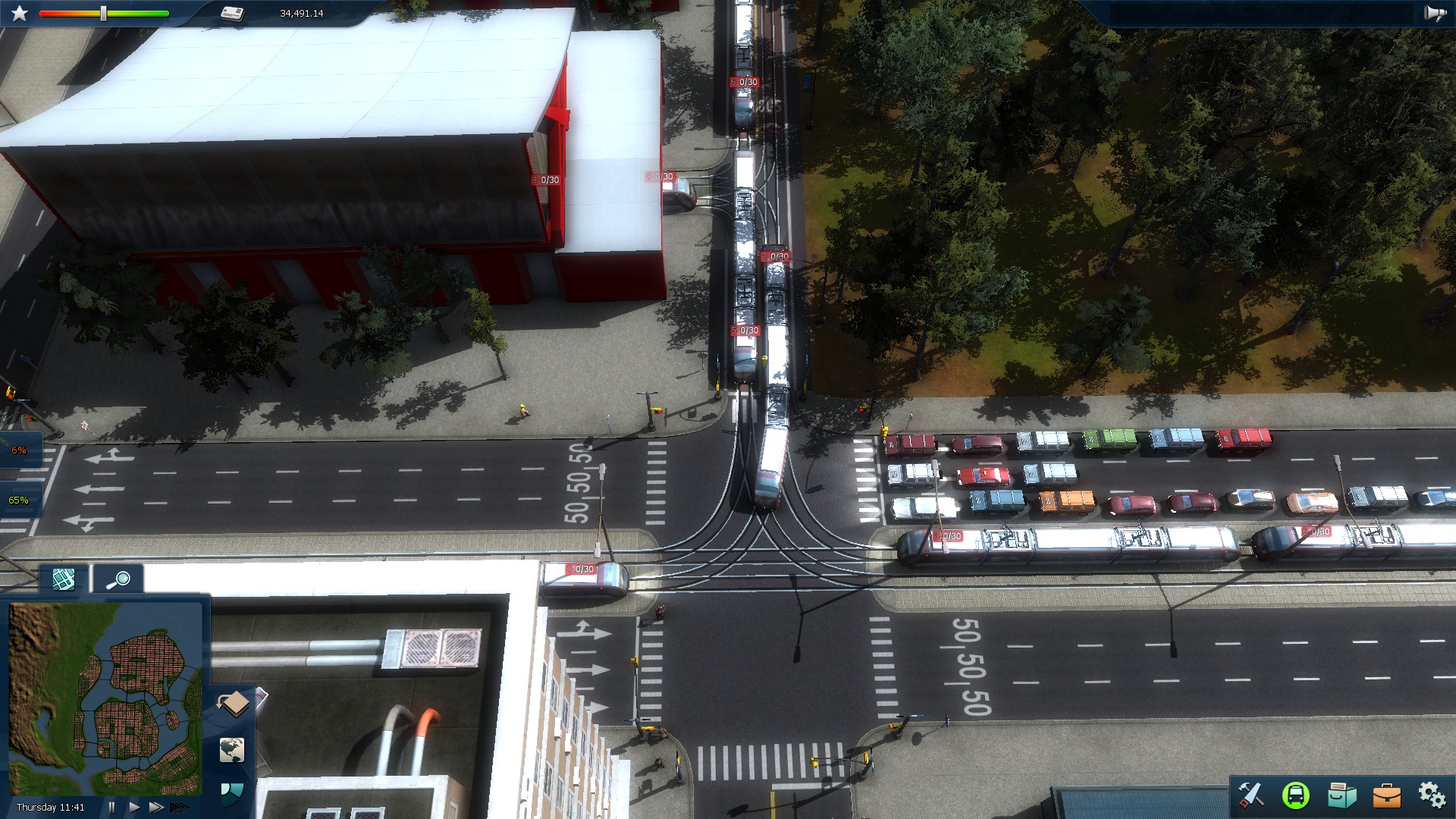This screenshot has width=1456, height=819.
Task: Open the pie chart statistics icon
Action: coord(231,793)
